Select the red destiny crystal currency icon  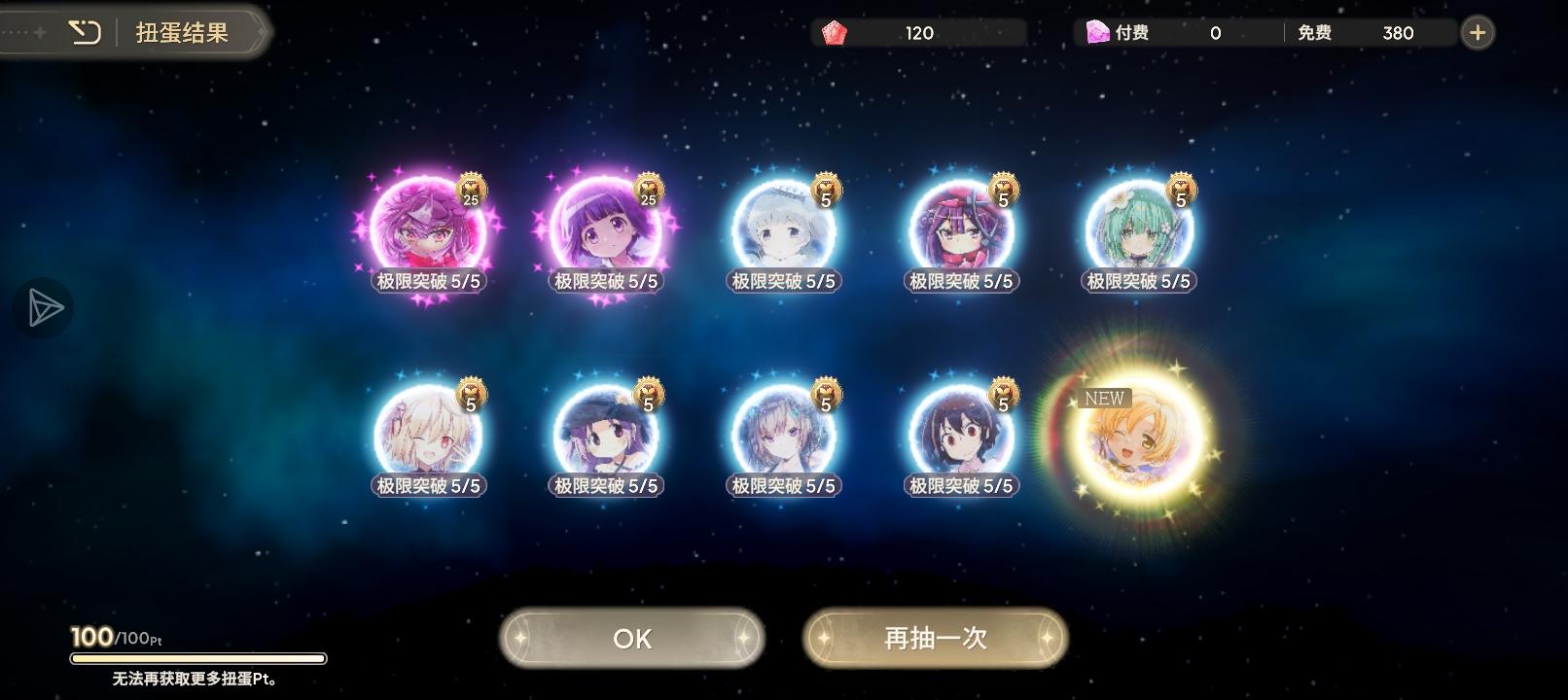pyautogui.click(x=835, y=32)
